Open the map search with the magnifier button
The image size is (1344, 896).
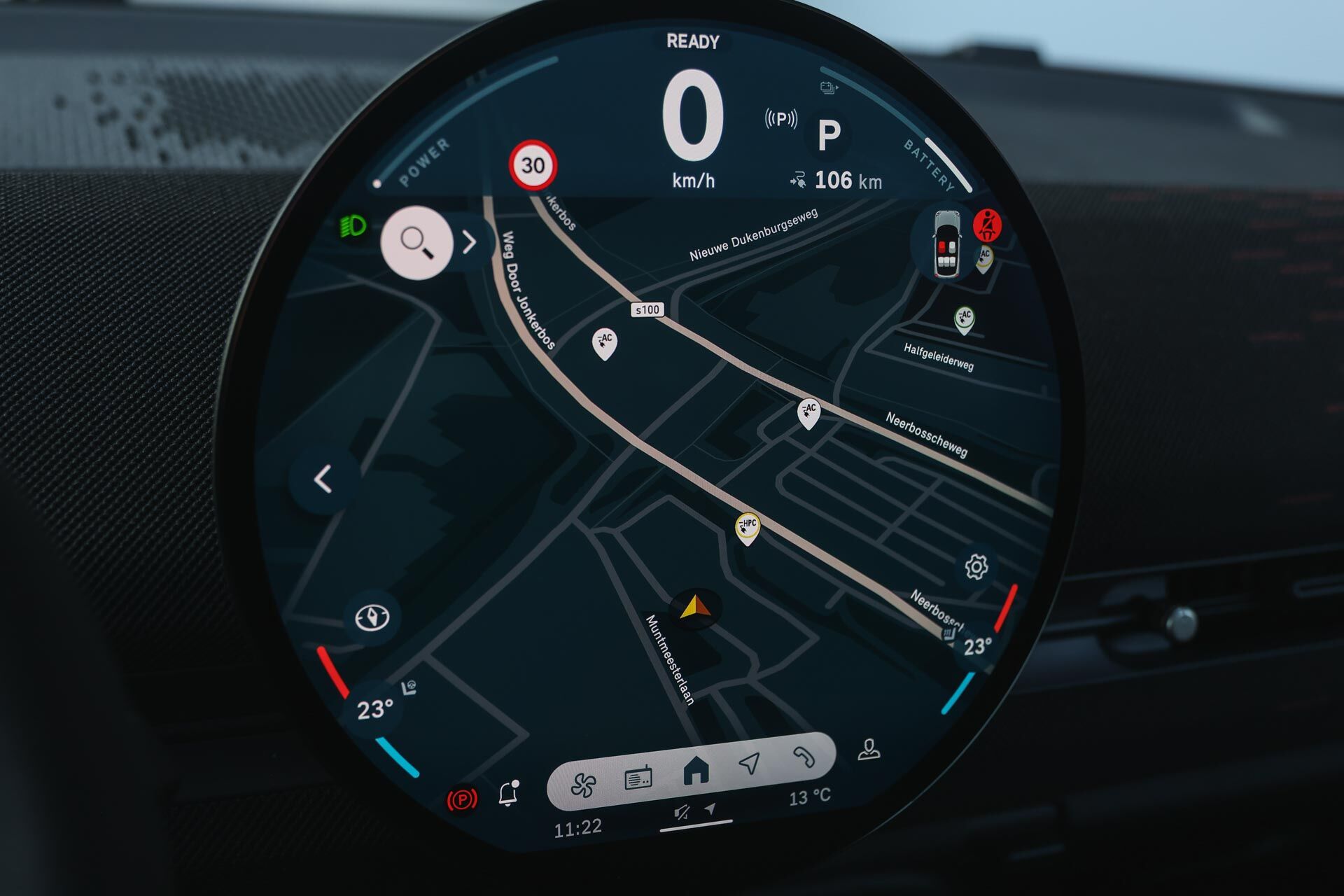416,242
